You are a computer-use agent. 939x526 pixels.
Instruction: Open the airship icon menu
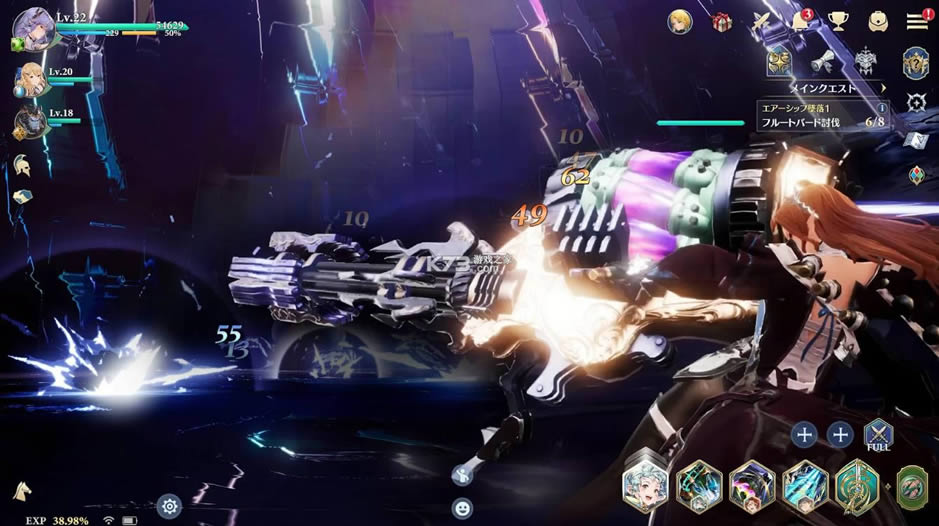(x=761, y=21)
